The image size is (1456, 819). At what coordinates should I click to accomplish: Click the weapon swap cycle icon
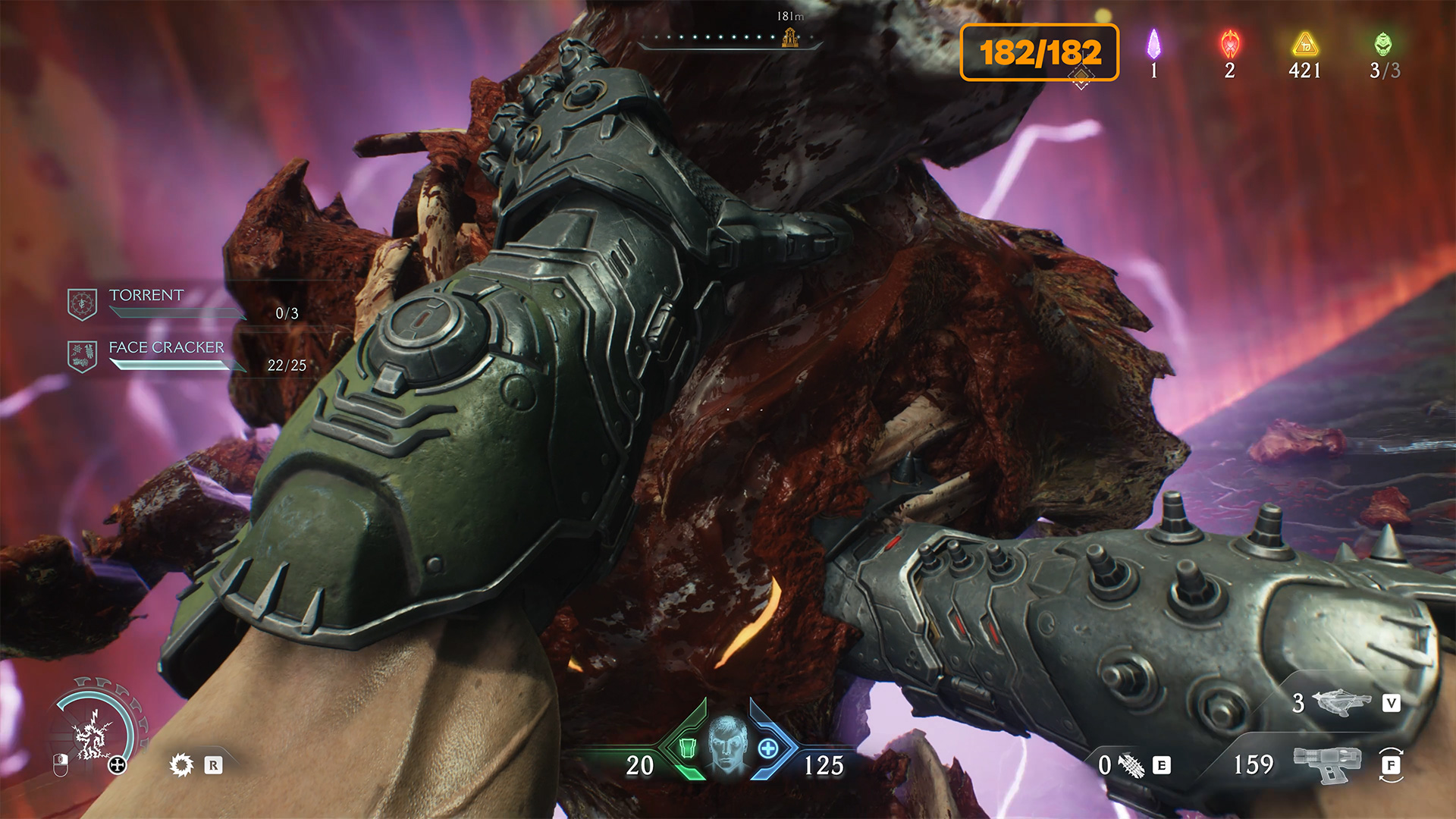click(1391, 764)
